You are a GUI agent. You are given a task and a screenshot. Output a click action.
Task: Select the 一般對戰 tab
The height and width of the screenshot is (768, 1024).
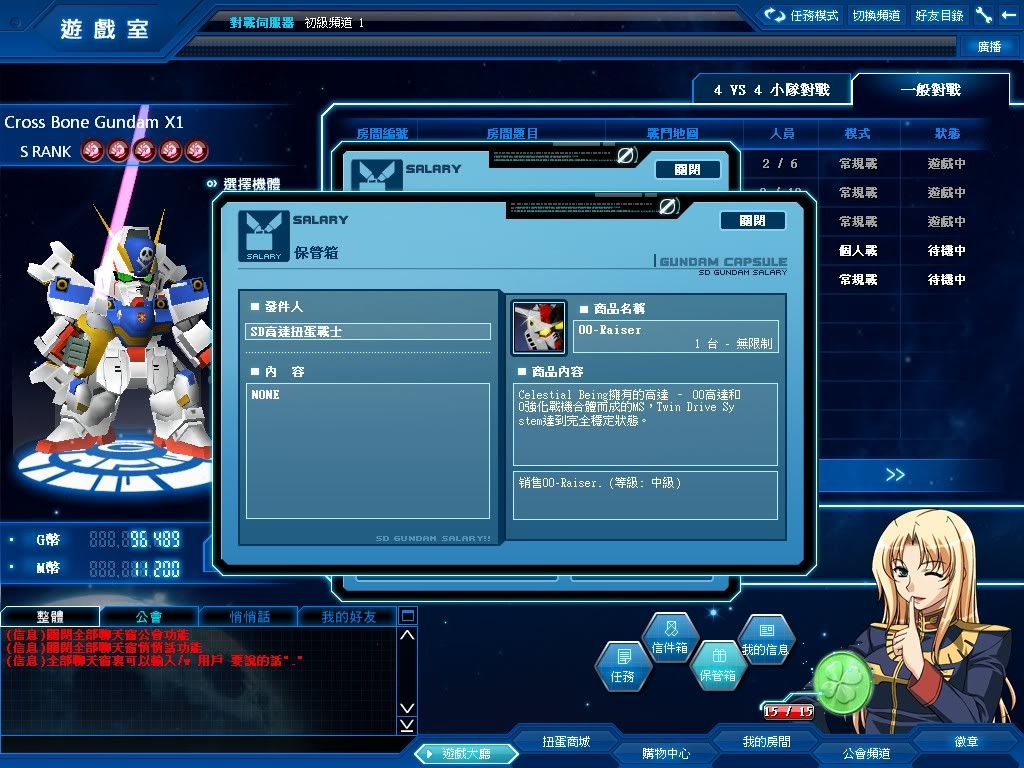(x=930, y=90)
